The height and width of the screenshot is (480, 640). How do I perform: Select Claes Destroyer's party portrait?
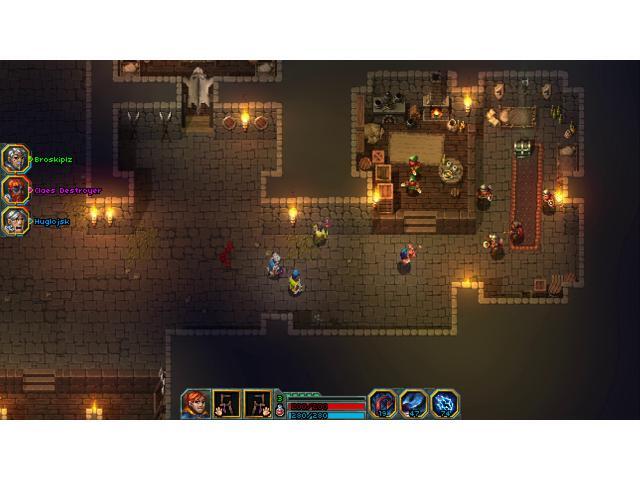tap(15, 189)
